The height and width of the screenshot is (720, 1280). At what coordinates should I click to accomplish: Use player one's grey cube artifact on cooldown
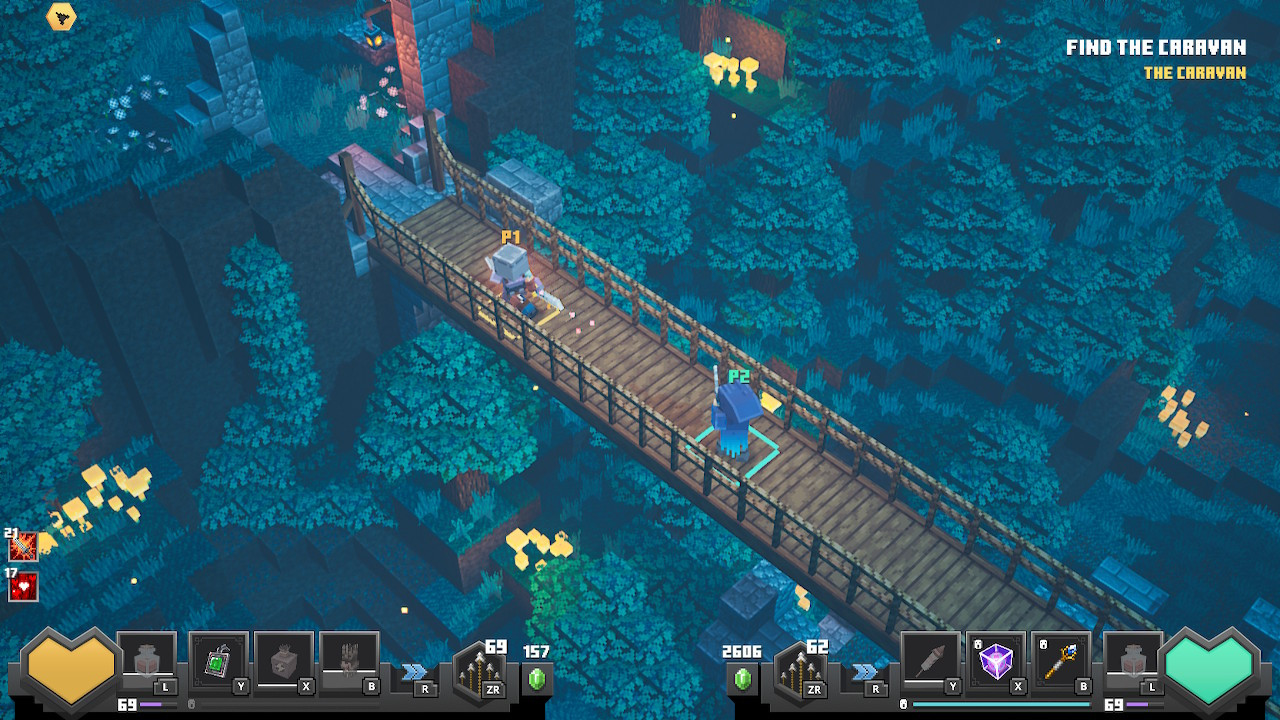pyautogui.click(x=284, y=661)
